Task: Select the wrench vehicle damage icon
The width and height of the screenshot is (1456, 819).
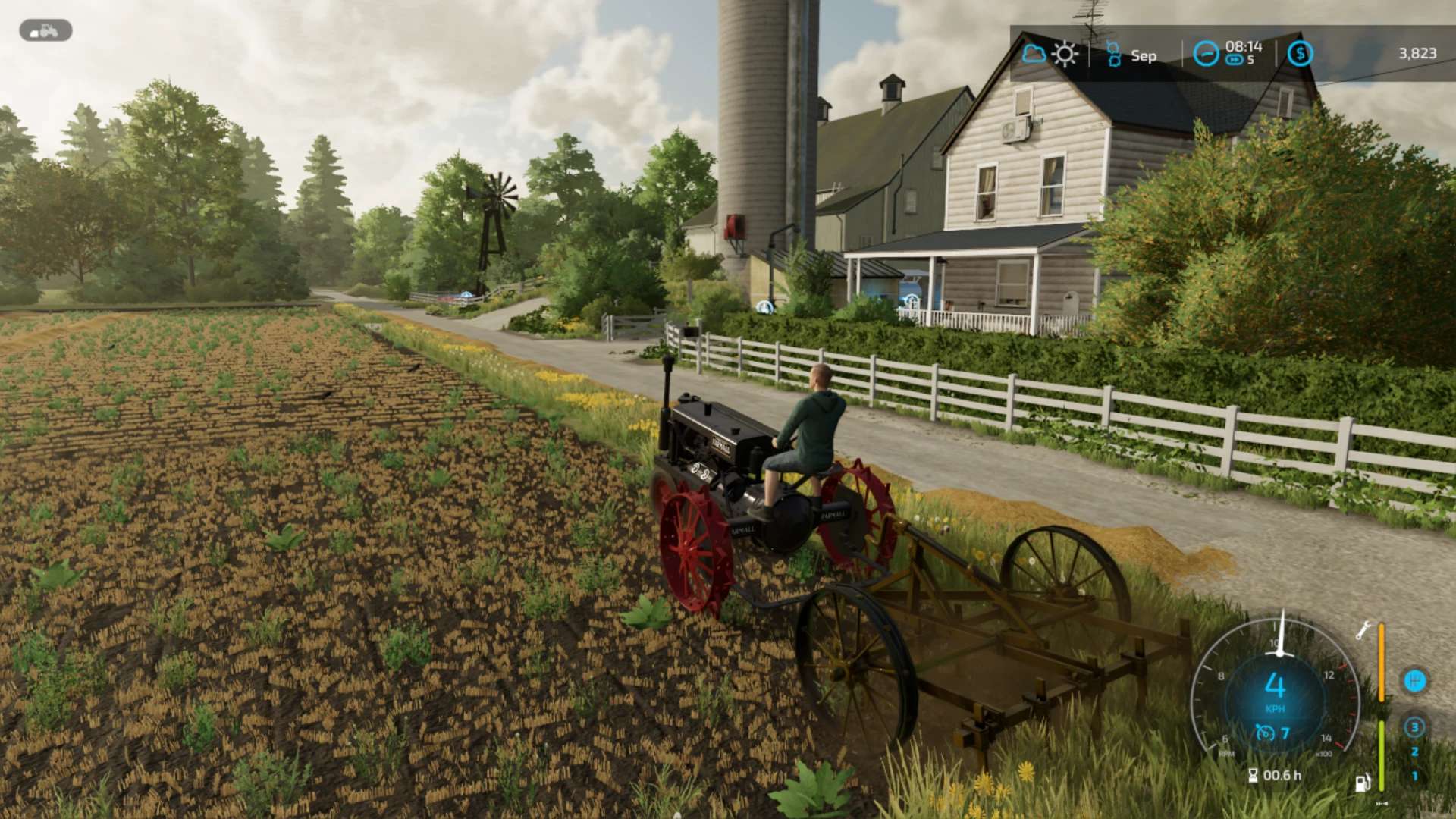Action: tap(1363, 630)
